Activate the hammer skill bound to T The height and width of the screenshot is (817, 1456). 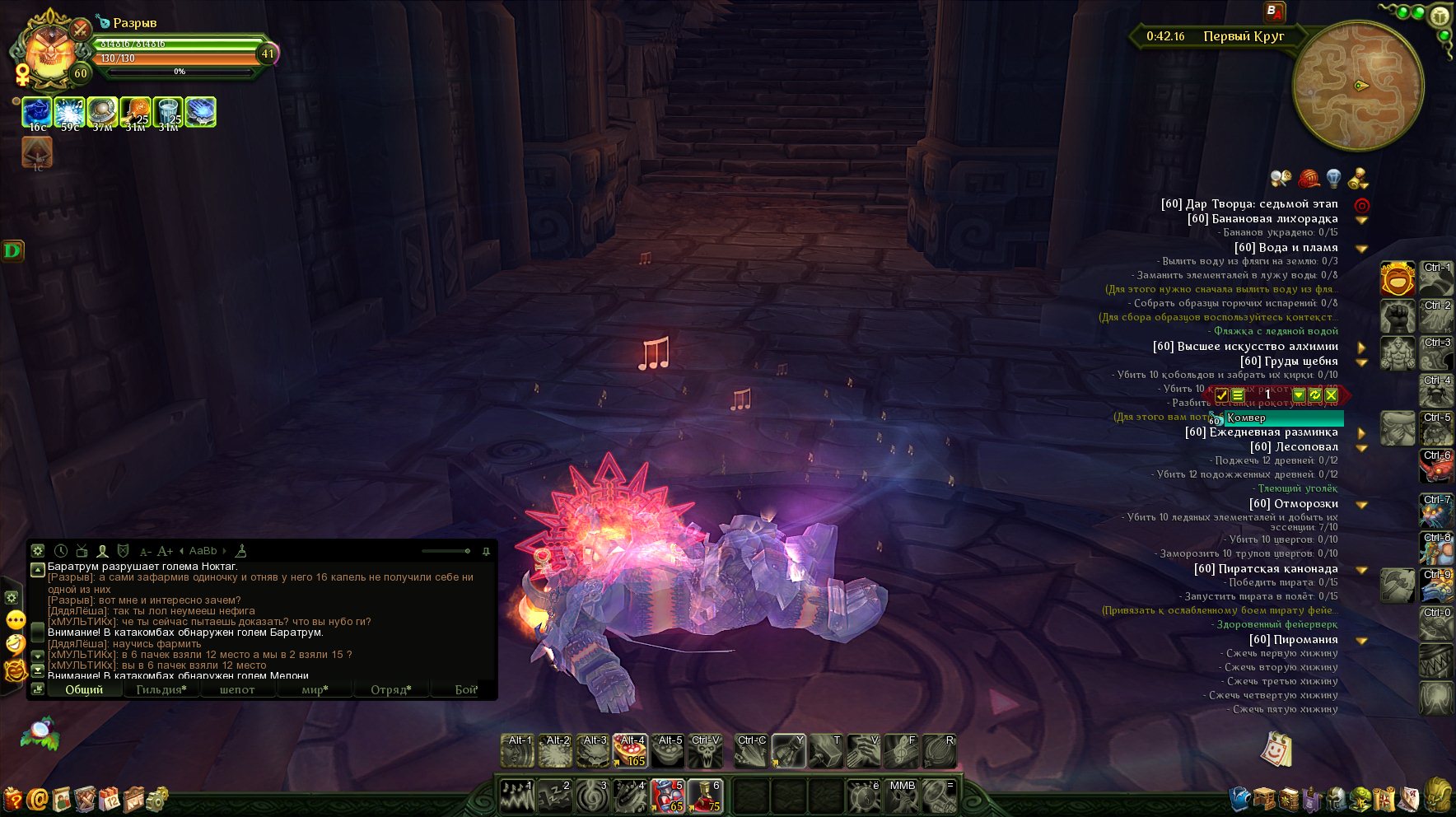pos(825,750)
